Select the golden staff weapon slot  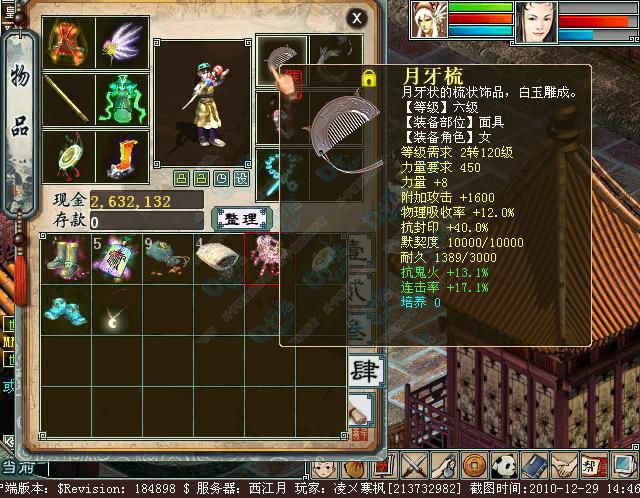pos(70,98)
